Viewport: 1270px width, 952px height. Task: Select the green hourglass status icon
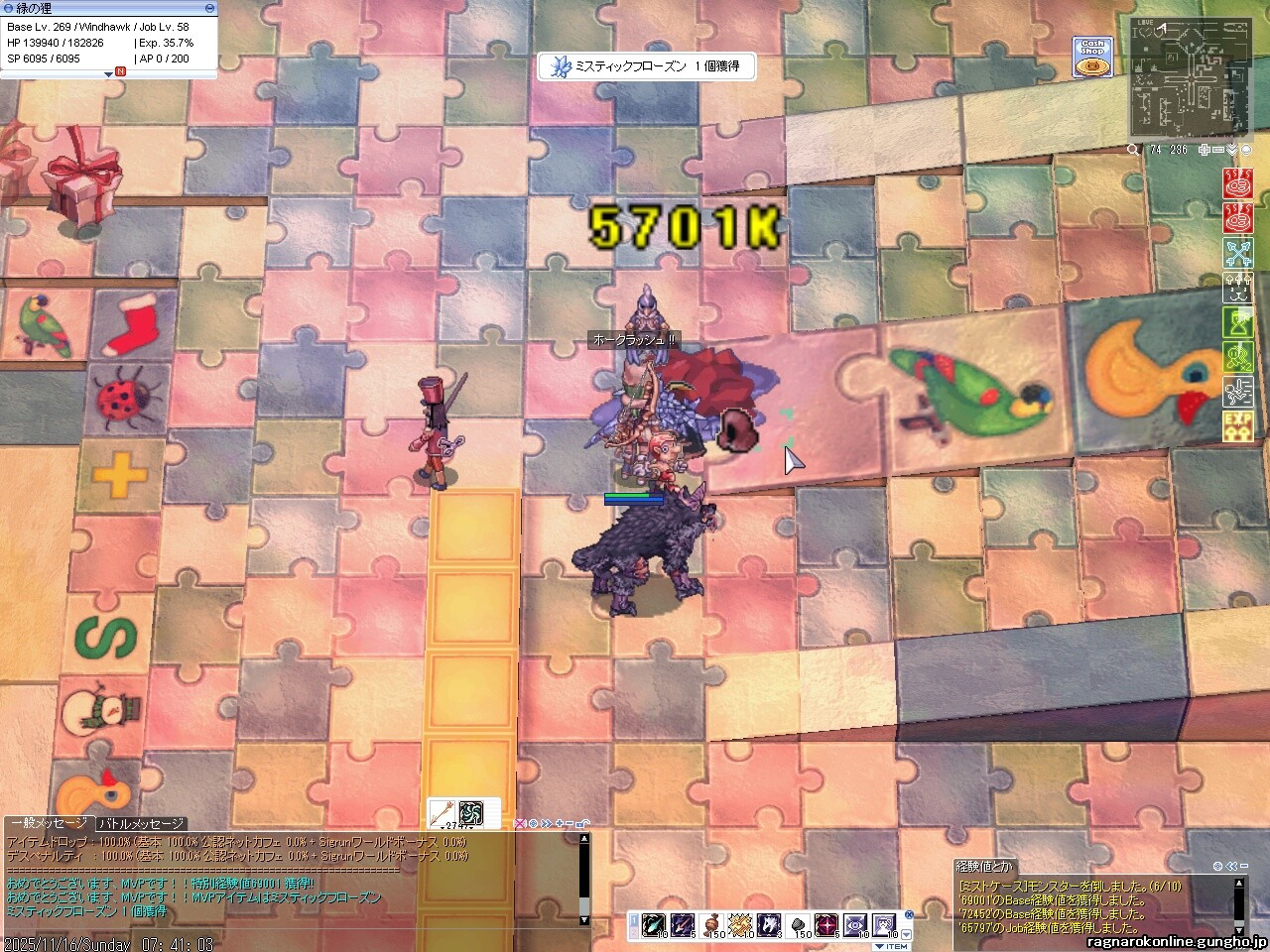pyautogui.click(x=1237, y=323)
